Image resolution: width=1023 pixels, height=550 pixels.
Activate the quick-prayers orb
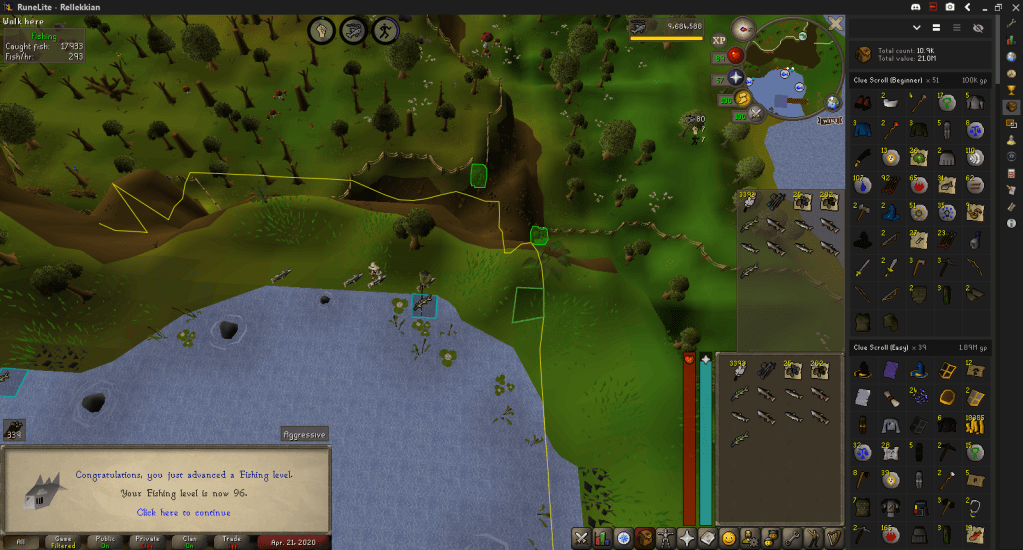click(x=736, y=78)
